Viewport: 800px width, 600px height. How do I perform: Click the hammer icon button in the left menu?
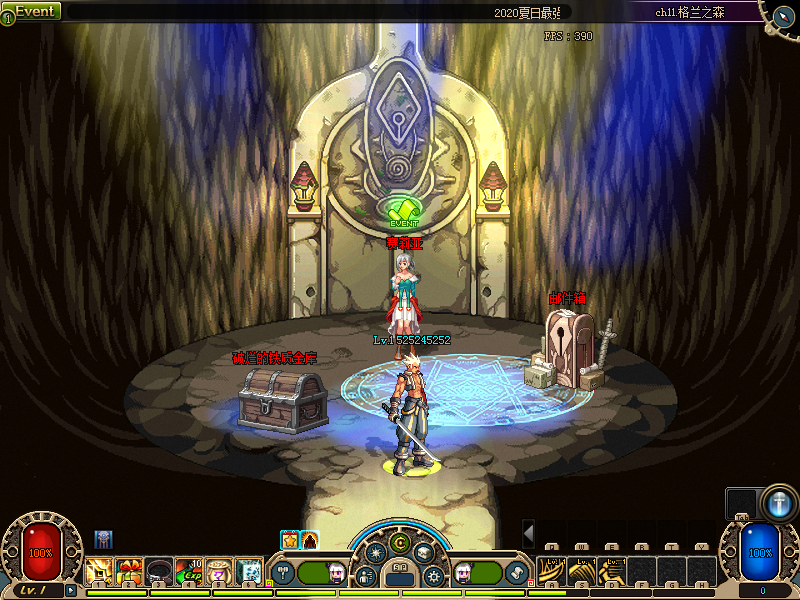point(283,573)
